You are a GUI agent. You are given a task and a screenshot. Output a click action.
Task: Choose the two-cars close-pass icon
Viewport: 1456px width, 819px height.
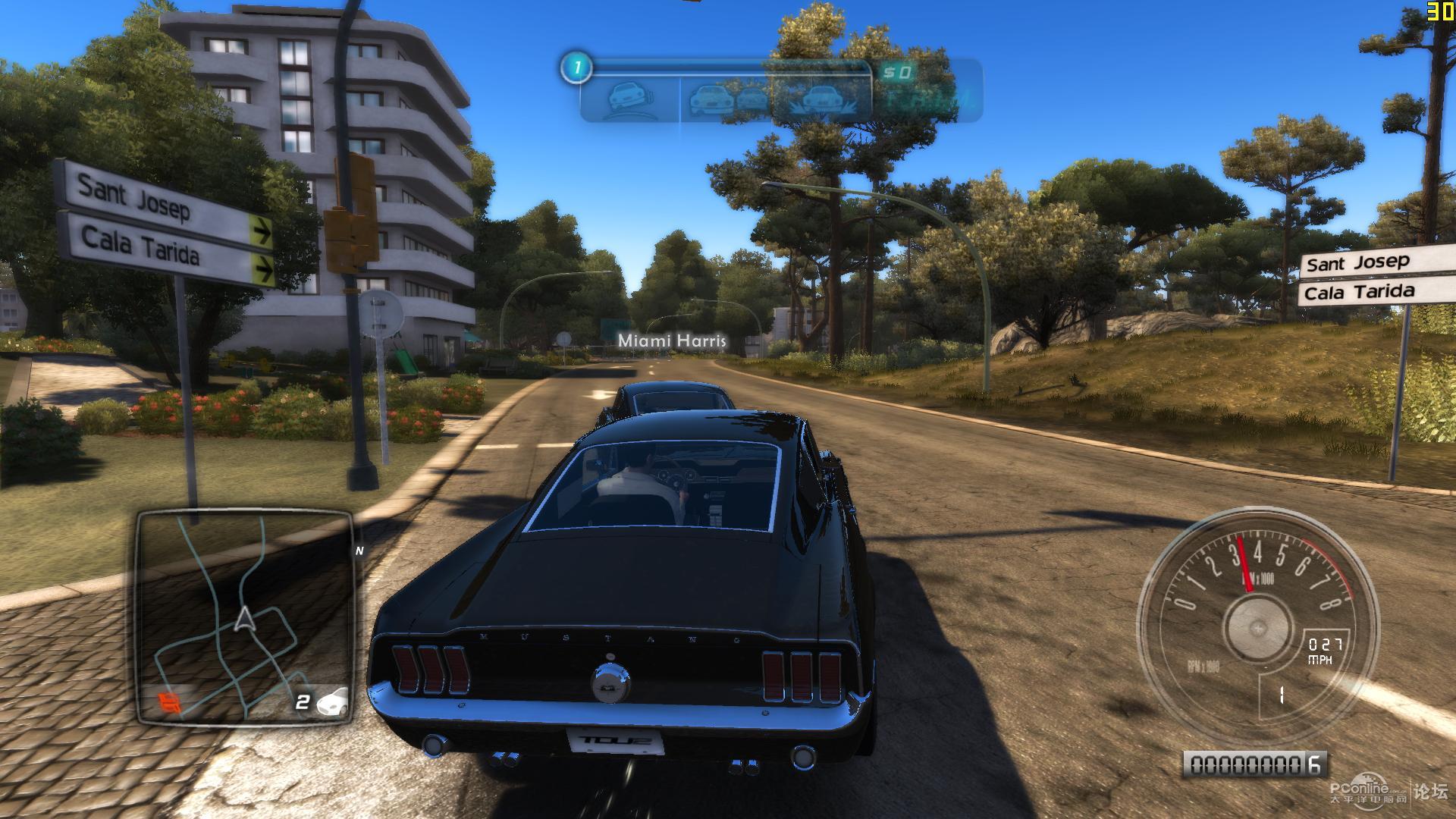pos(730,99)
